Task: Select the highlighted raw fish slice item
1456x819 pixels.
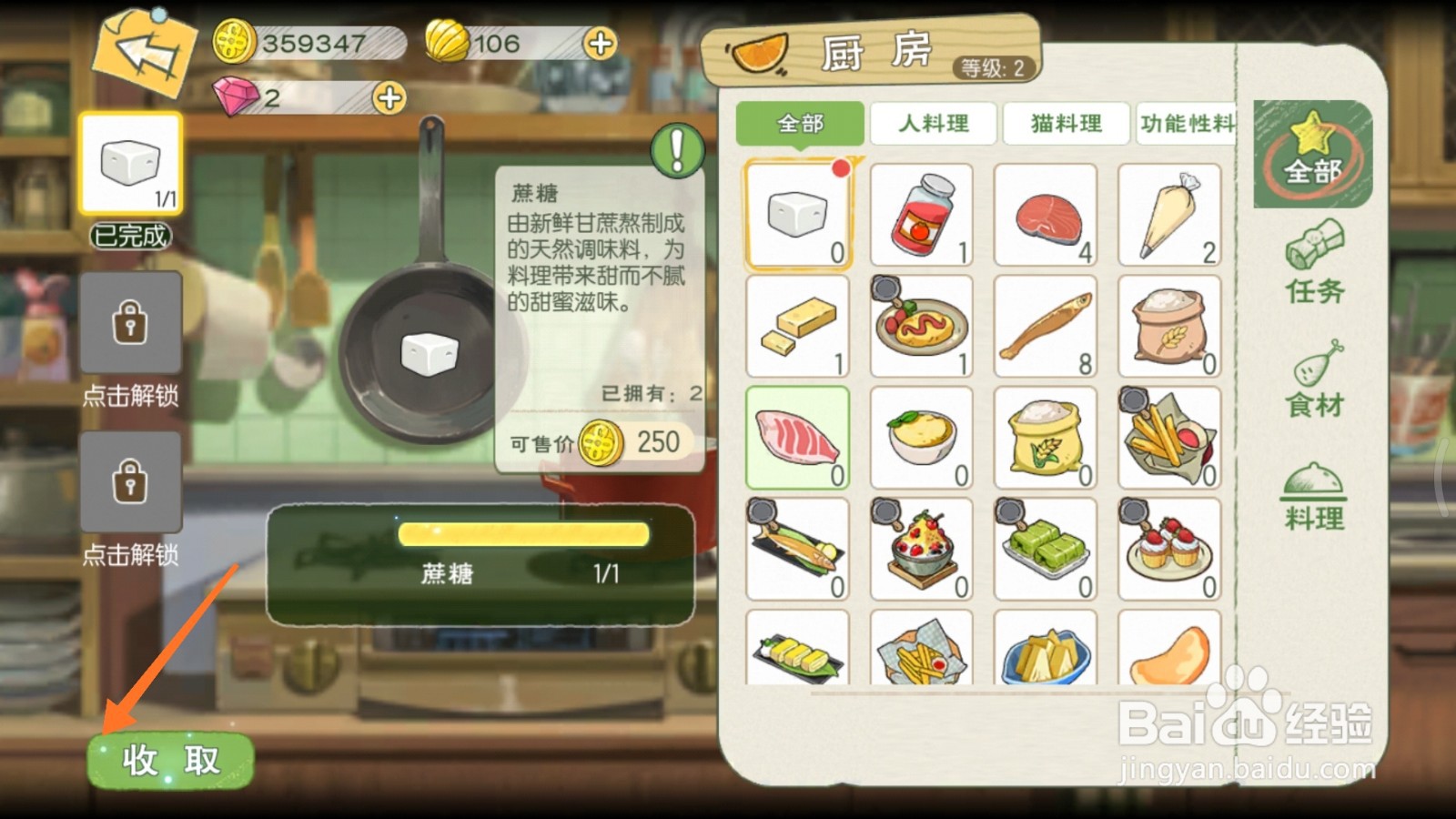Action: 797,437
